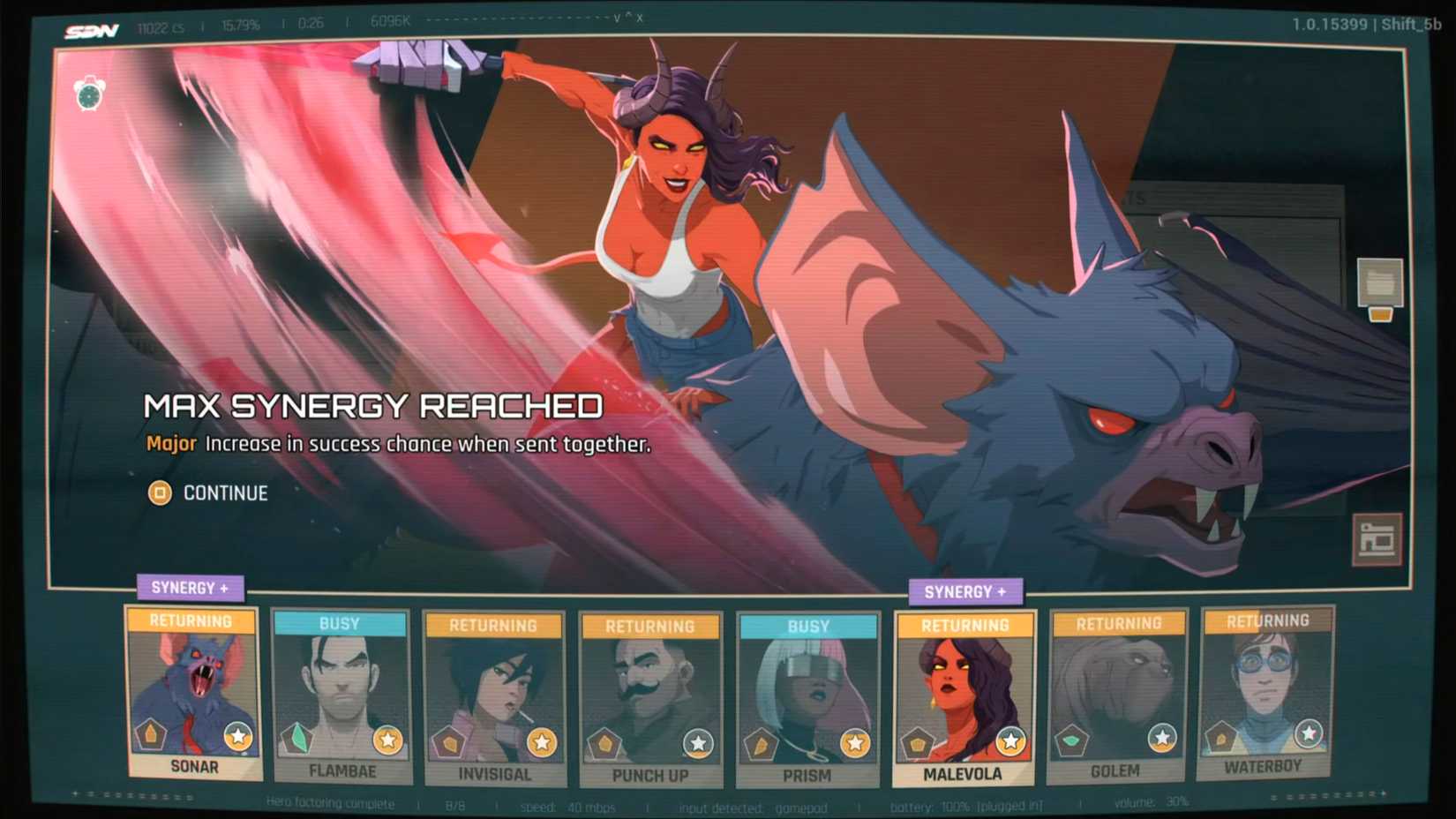The width and height of the screenshot is (1456, 819).
Task: Click the SYNERGY+ label above Malevola
Action: pyautogui.click(x=966, y=591)
